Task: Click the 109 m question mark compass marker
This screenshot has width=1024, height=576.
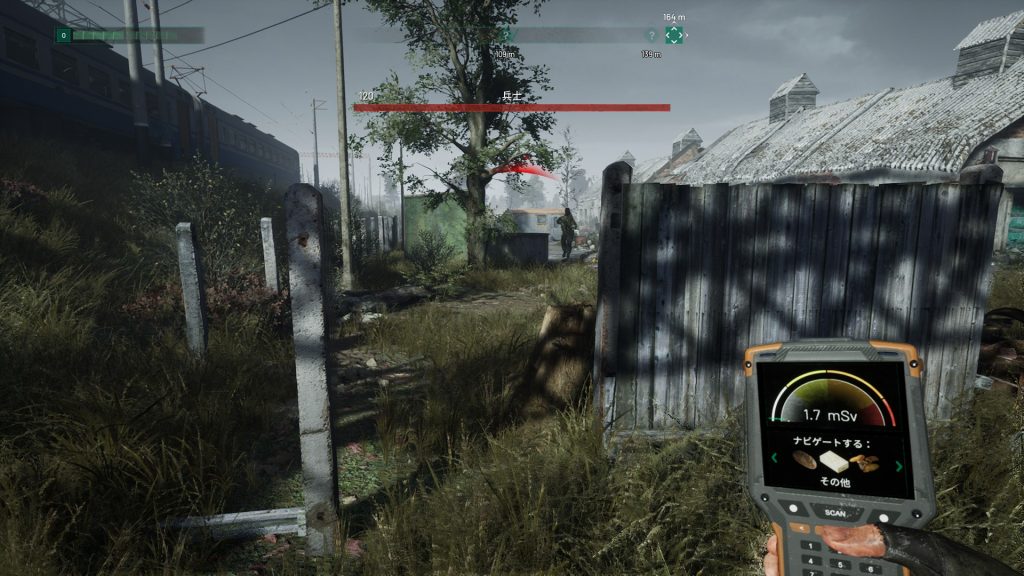Action: [x=505, y=36]
